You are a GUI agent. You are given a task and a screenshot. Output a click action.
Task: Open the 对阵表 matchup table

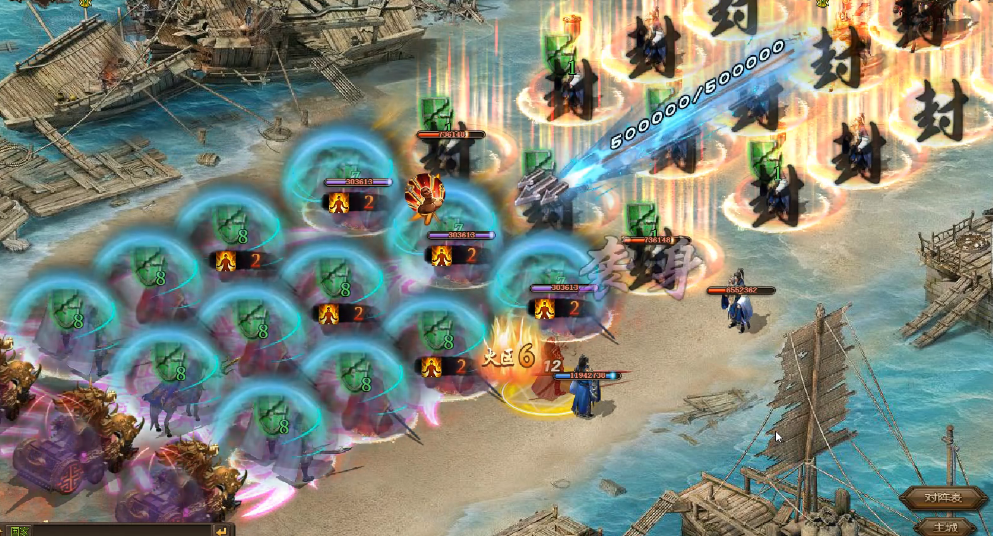point(943,497)
